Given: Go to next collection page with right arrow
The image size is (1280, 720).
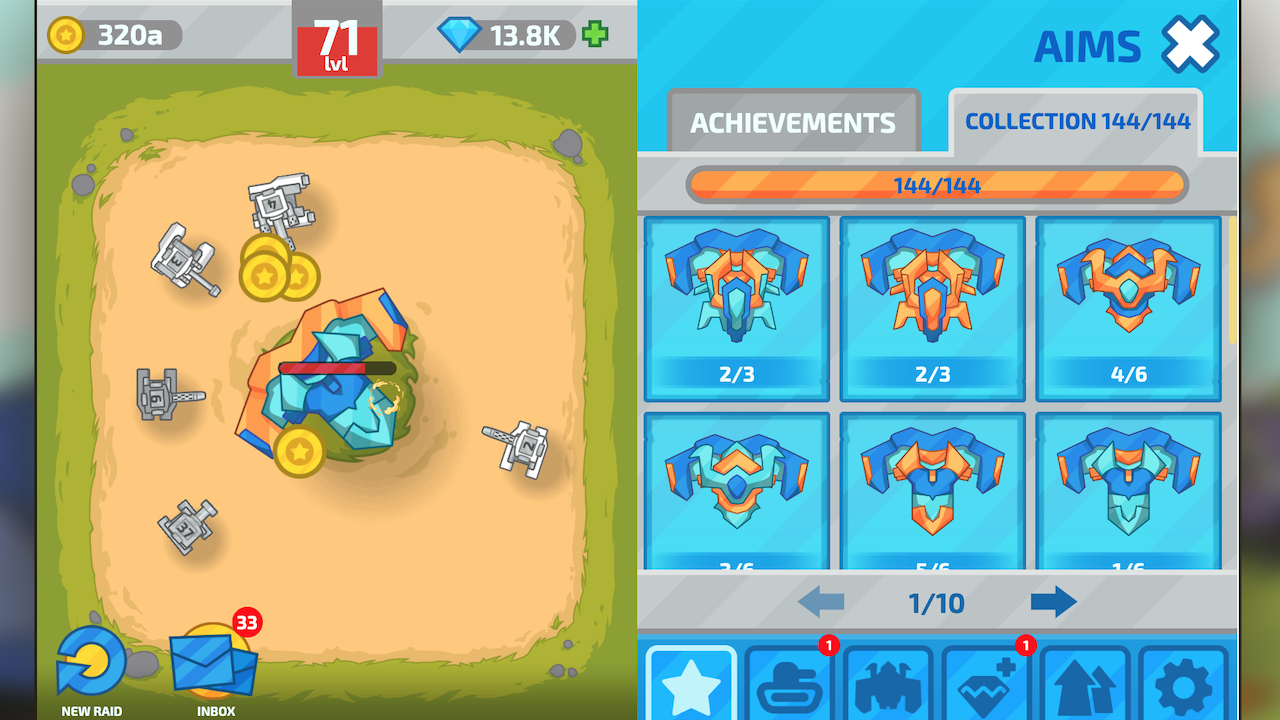Looking at the screenshot, I should pos(1054,603).
